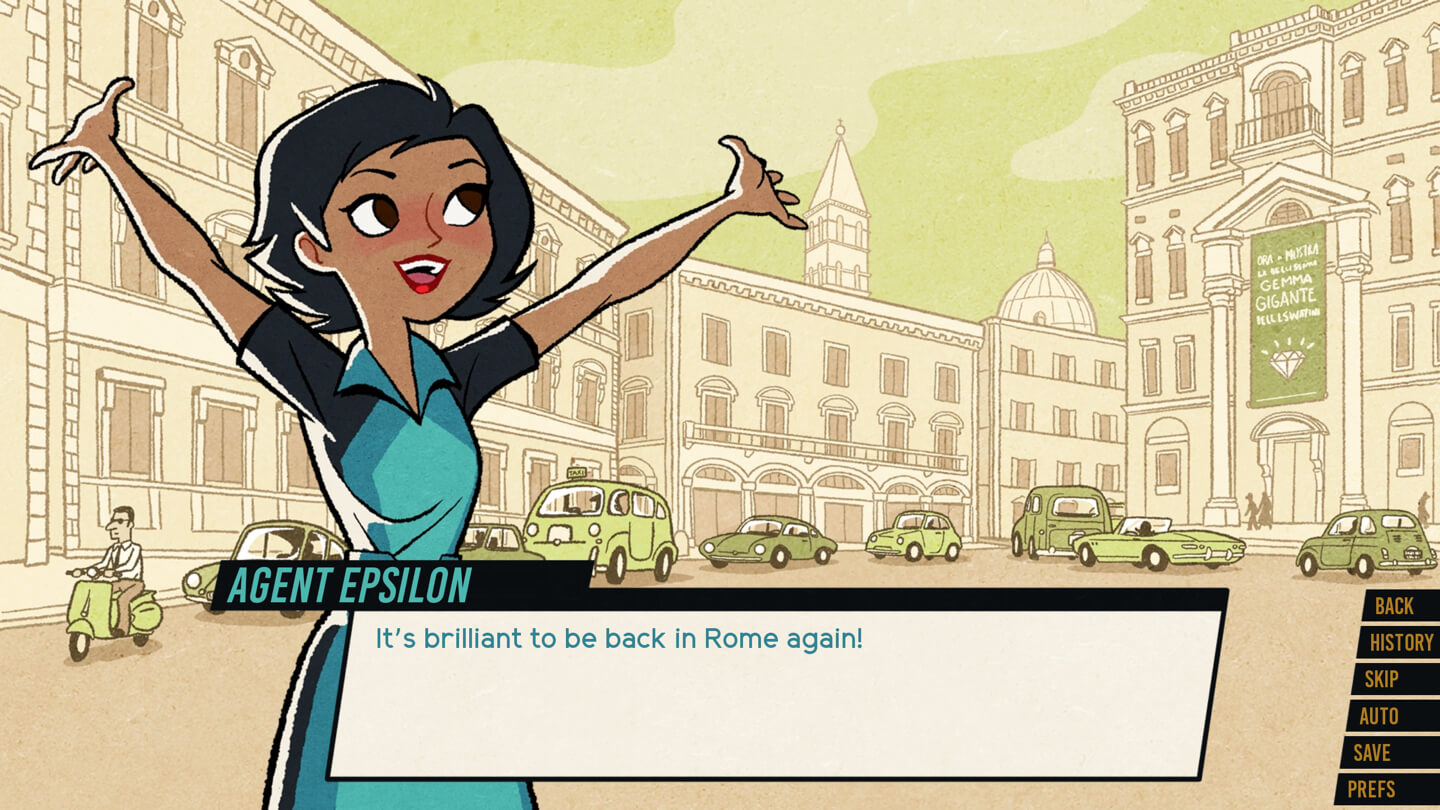Open the dialogue History log
This screenshot has height=810, width=1440.
click(x=1400, y=643)
